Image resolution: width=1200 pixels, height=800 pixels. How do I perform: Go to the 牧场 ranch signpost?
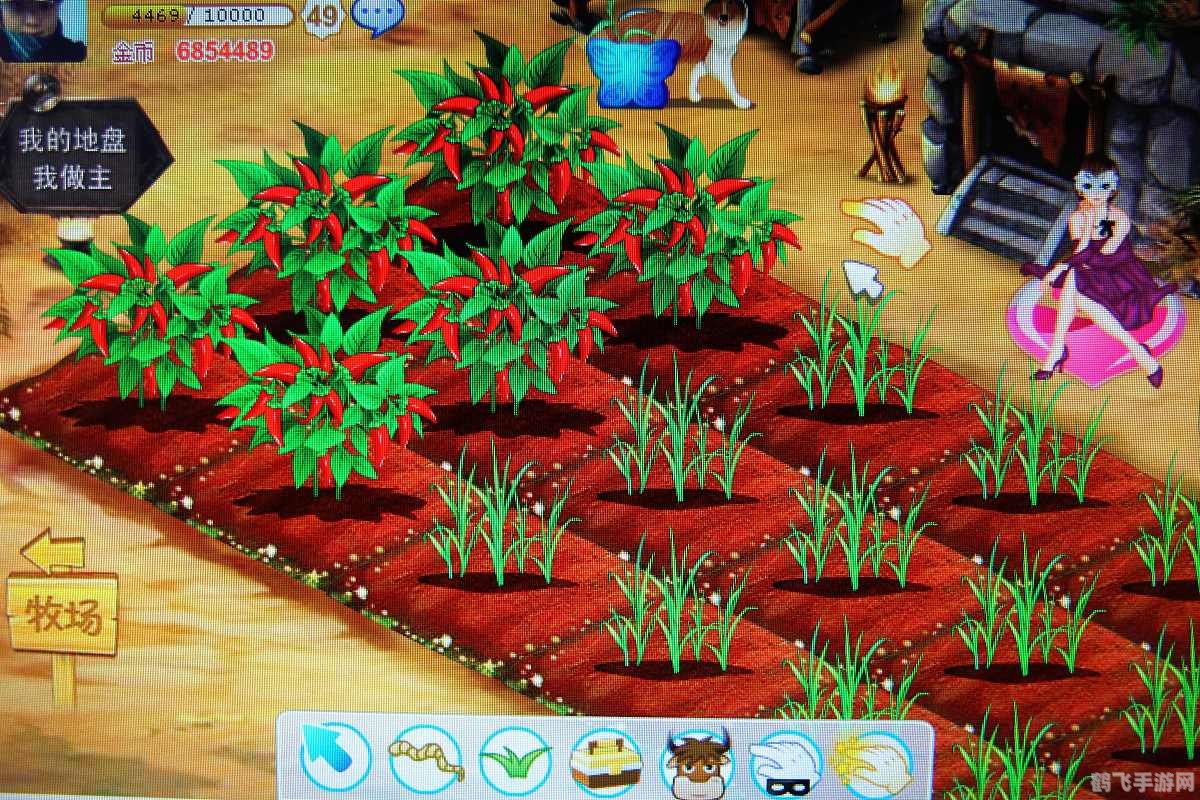[x=63, y=612]
